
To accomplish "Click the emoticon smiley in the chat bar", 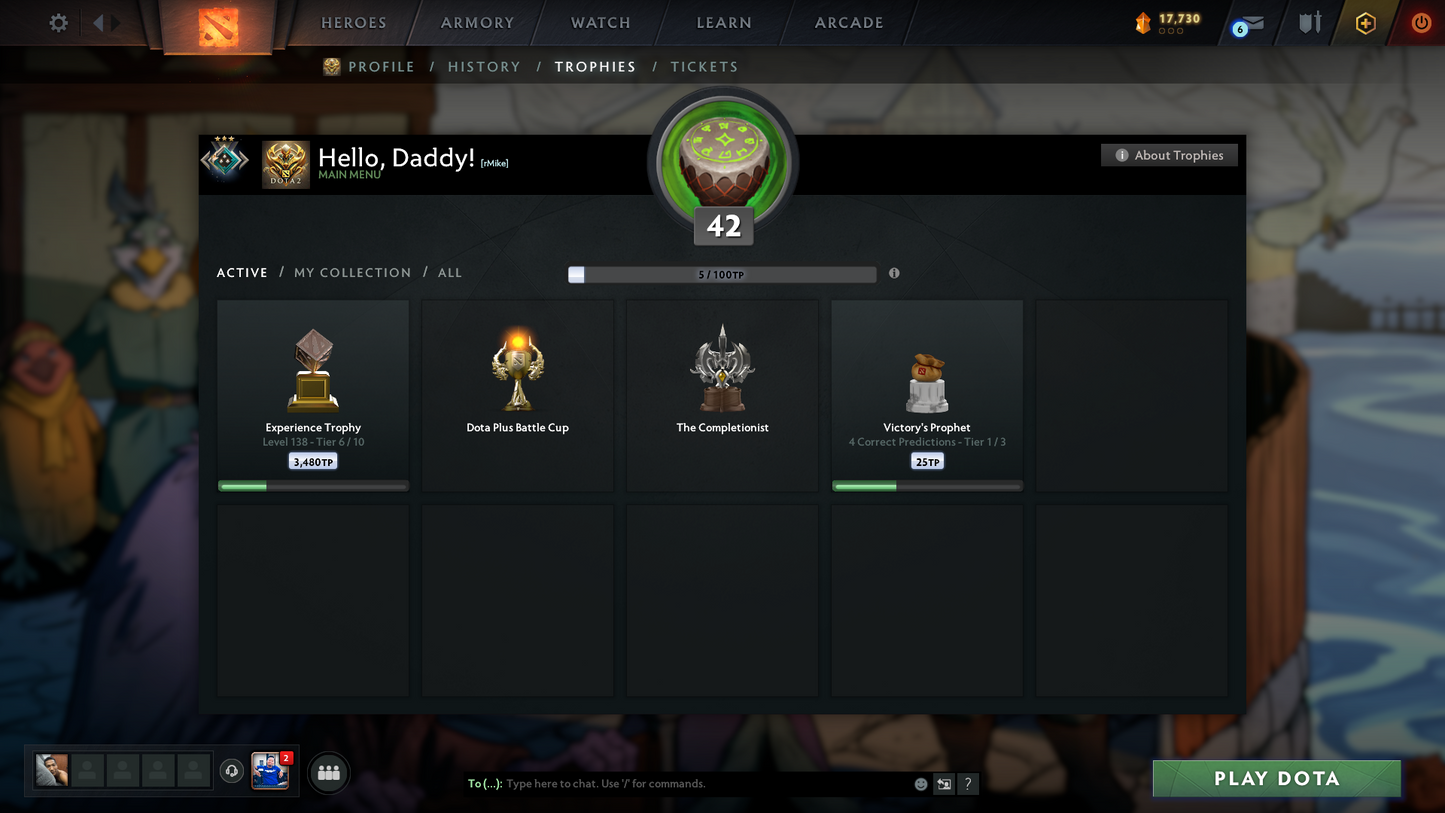I will point(920,784).
